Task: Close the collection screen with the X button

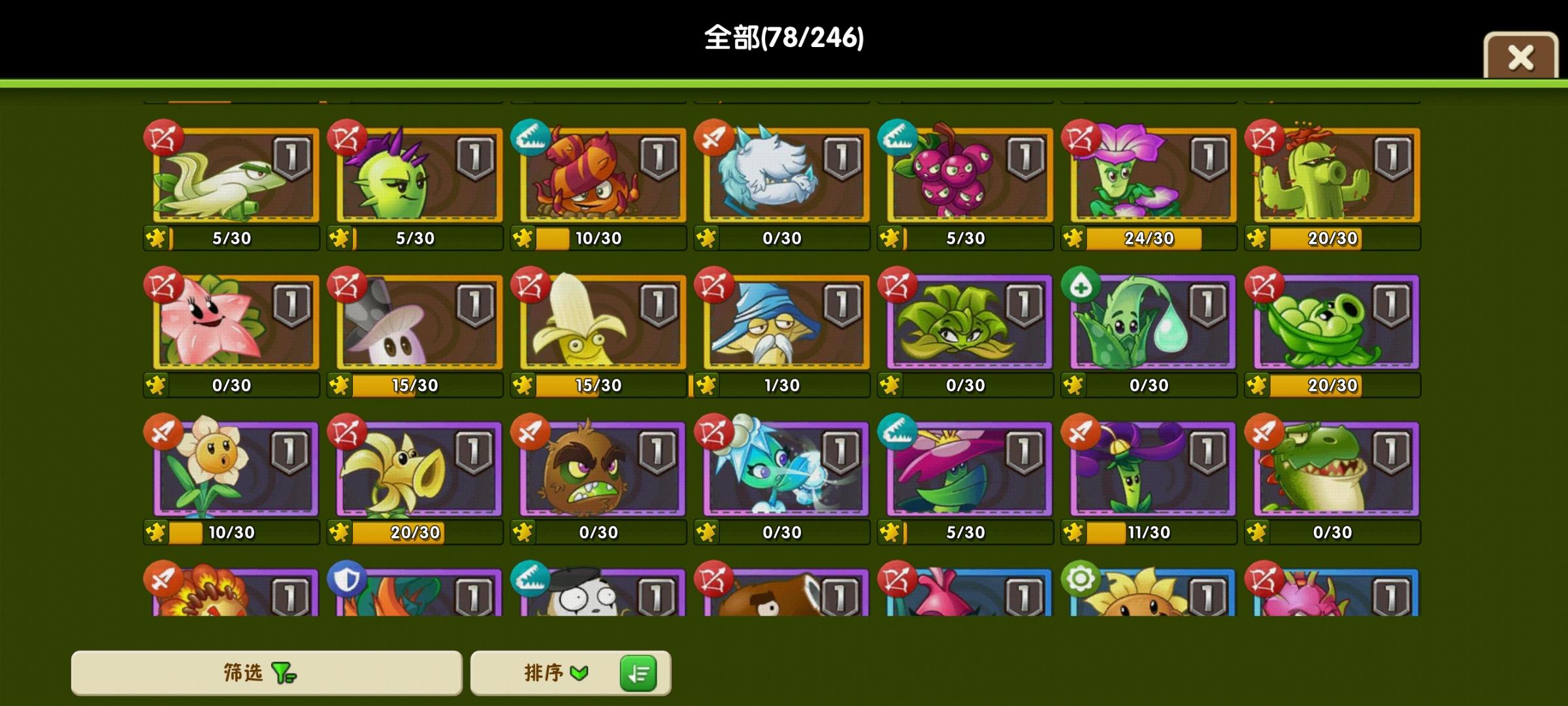Action: pyautogui.click(x=1520, y=58)
